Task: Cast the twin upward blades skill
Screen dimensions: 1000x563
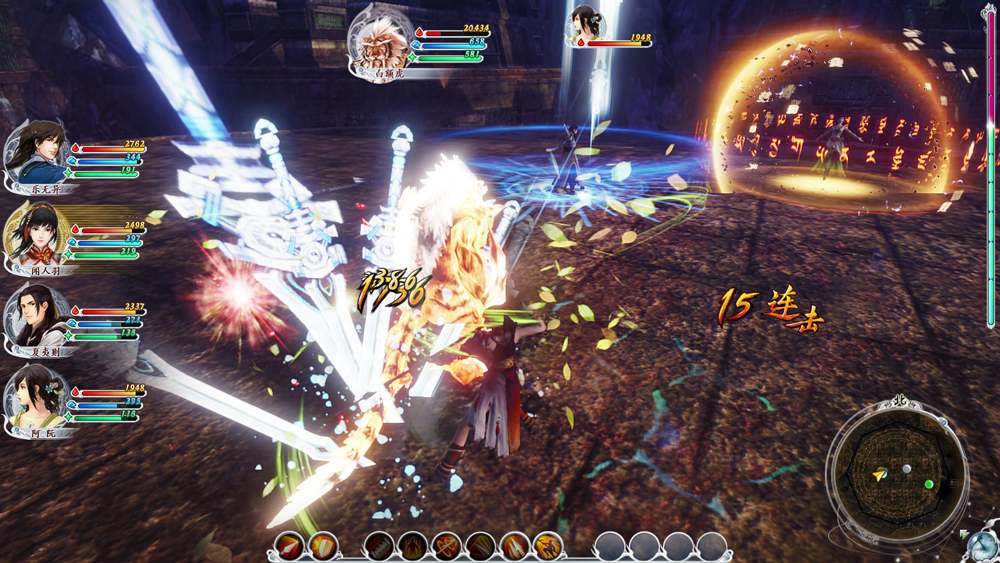Action: (x=514, y=546)
